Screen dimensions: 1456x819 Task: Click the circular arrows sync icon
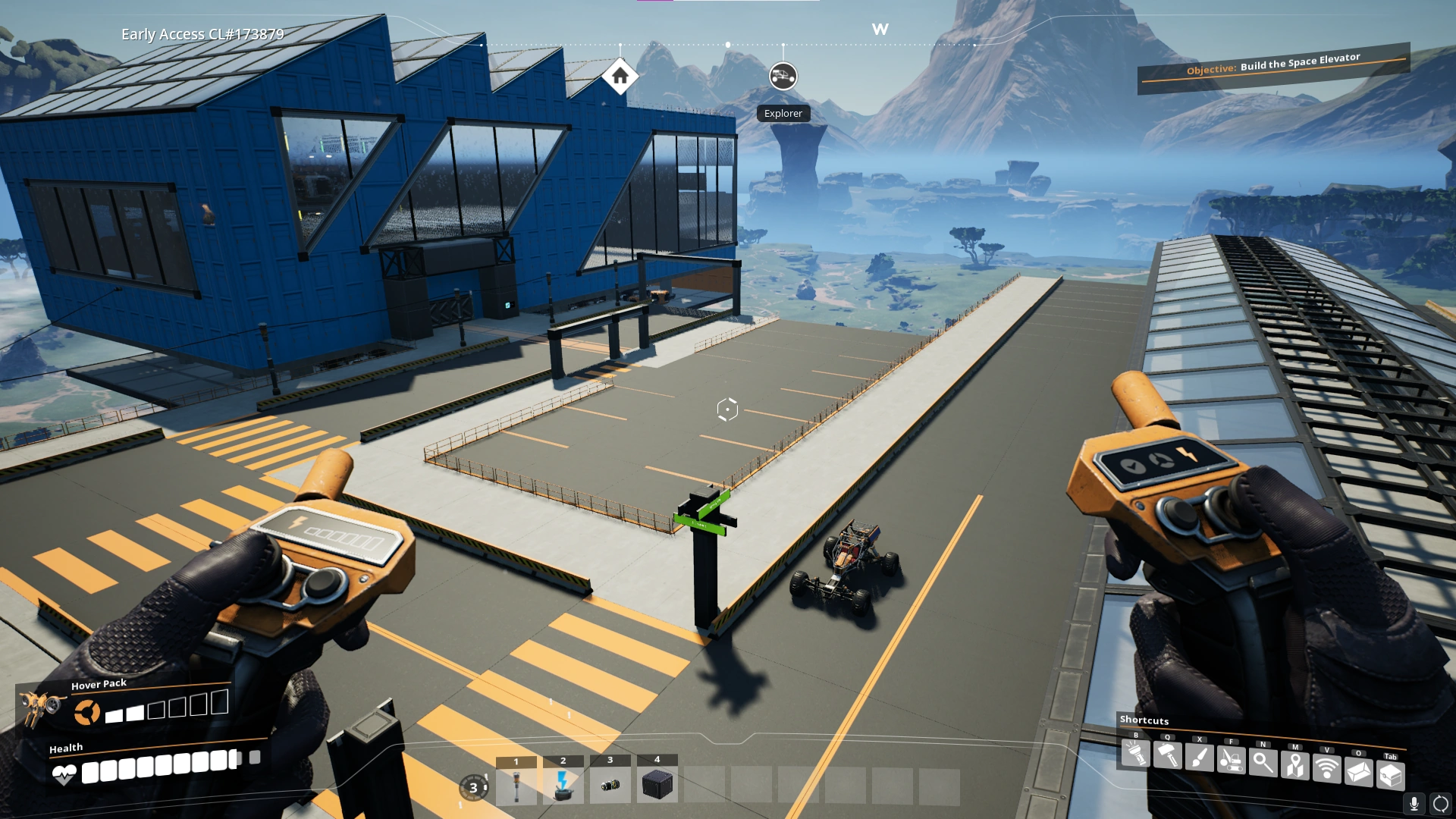point(1441,804)
